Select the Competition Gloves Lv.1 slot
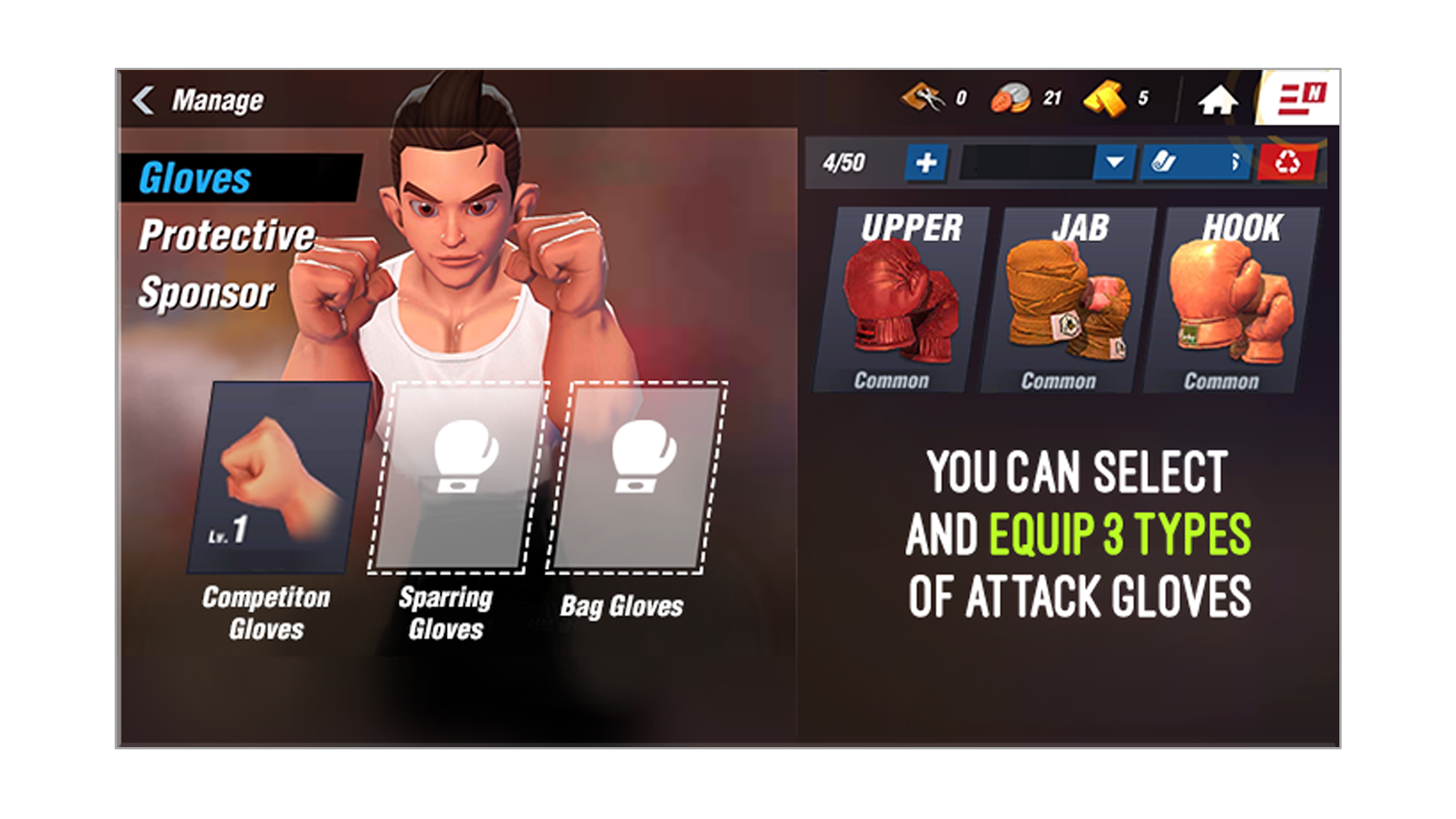This screenshot has height=819, width=1456. [278, 478]
